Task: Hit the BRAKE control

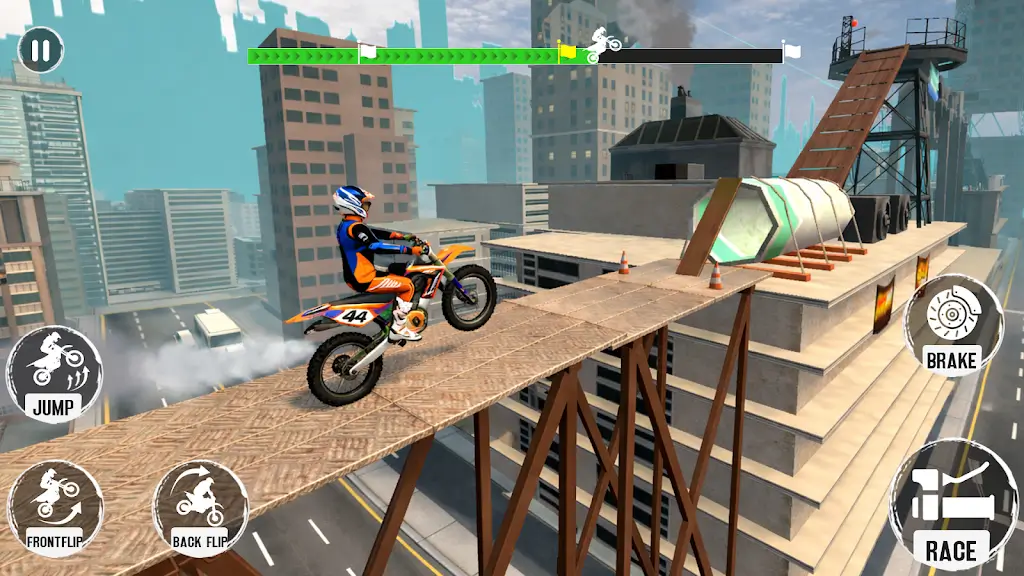Action: coord(952,326)
